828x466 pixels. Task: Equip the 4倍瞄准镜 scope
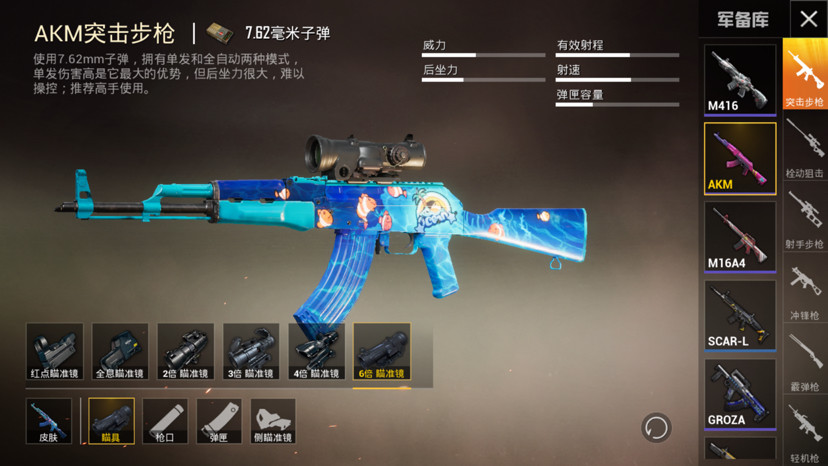pyautogui.click(x=317, y=352)
